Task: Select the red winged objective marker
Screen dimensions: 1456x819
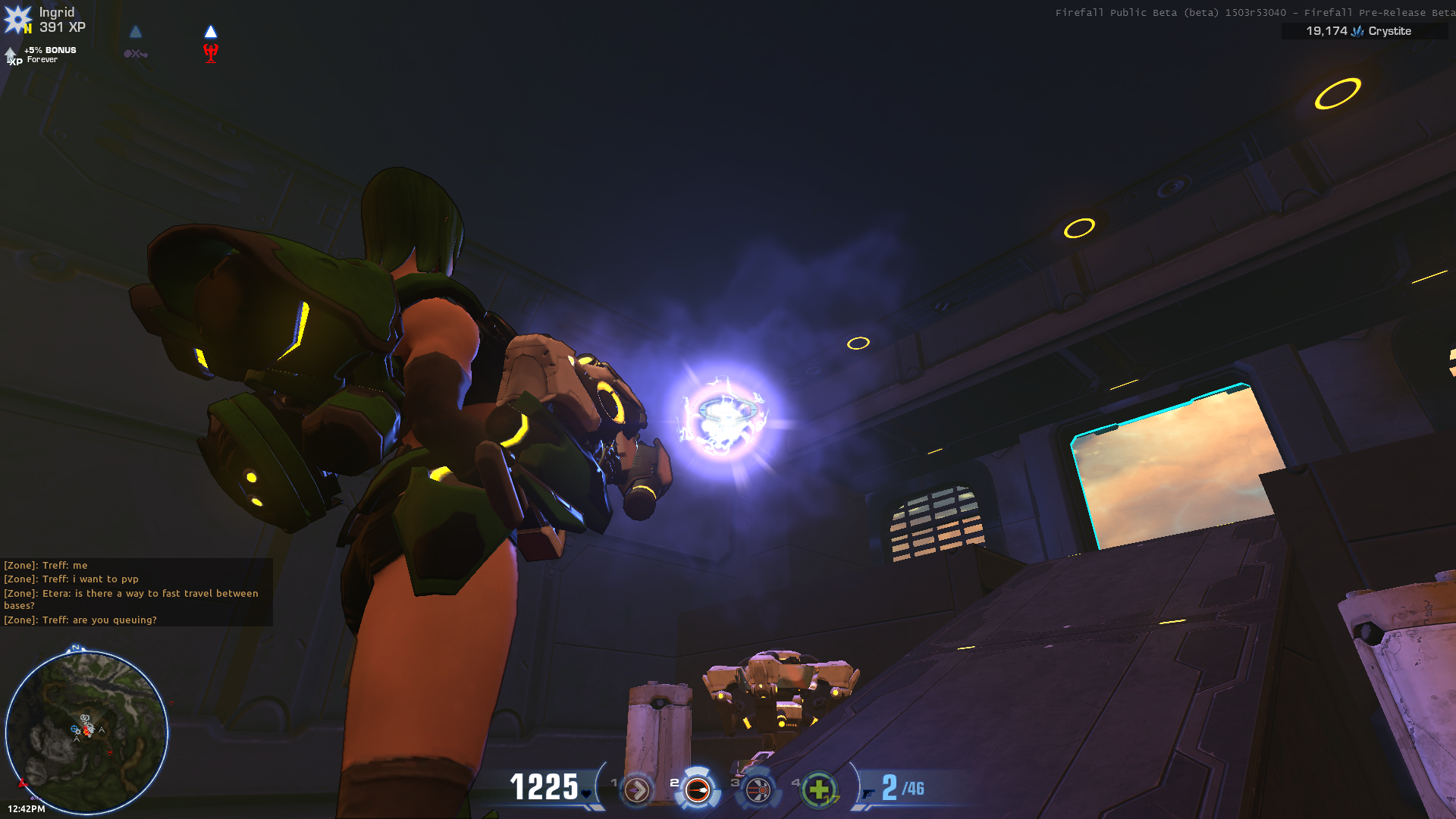Action: click(211, 52)
